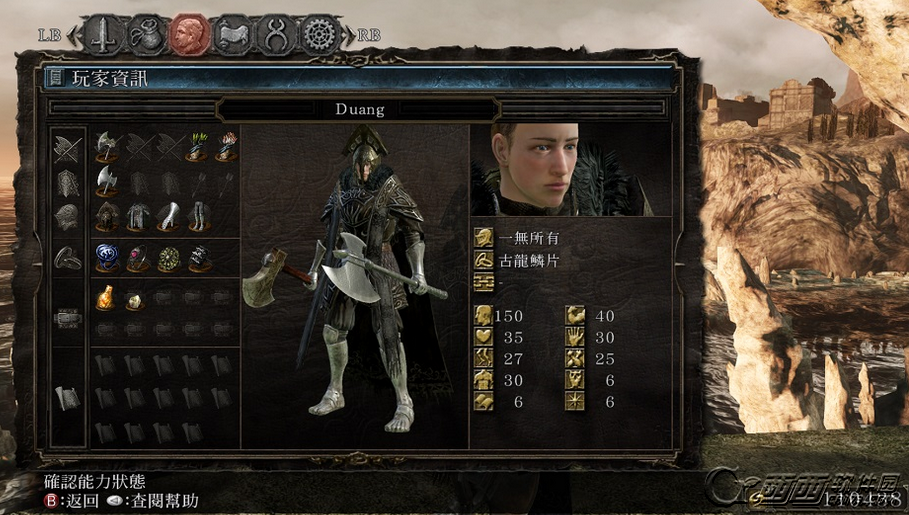Image resolution: width=909 pixels, height=515 pixels.
Task: Choose the red gem ring
Action: point(137,257)
